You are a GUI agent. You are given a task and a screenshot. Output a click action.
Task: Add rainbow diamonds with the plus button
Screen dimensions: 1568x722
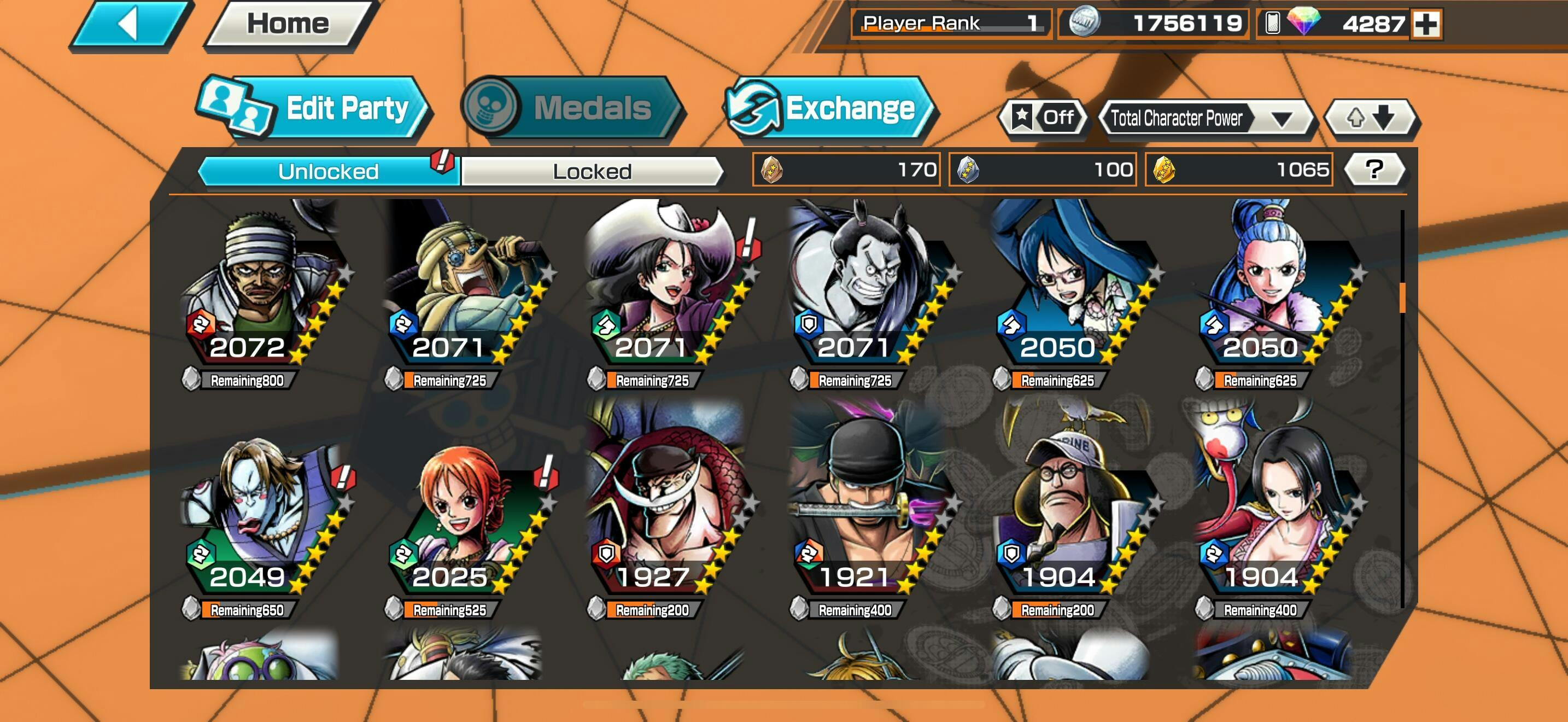[x=1426, y=25]
